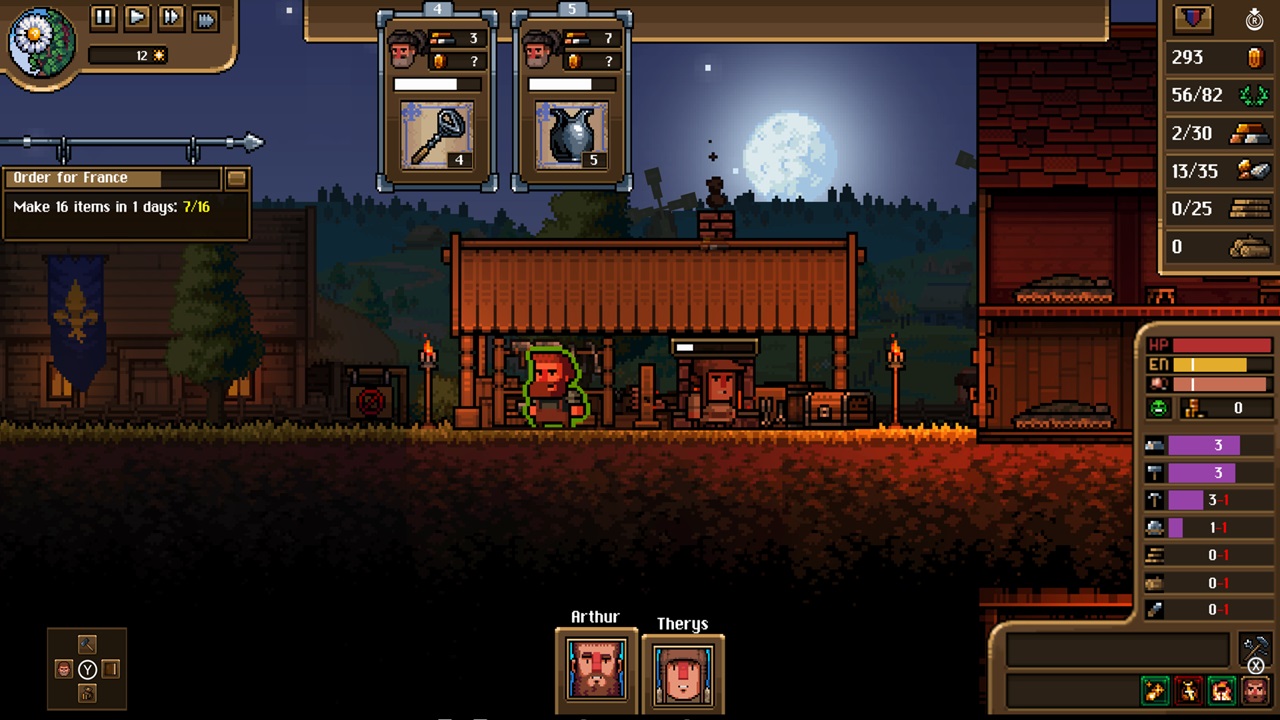This screenshot has width=1280, height=720.
Task: Activate the fiery ability icon near bottom-right
Action: [1222, 690]
